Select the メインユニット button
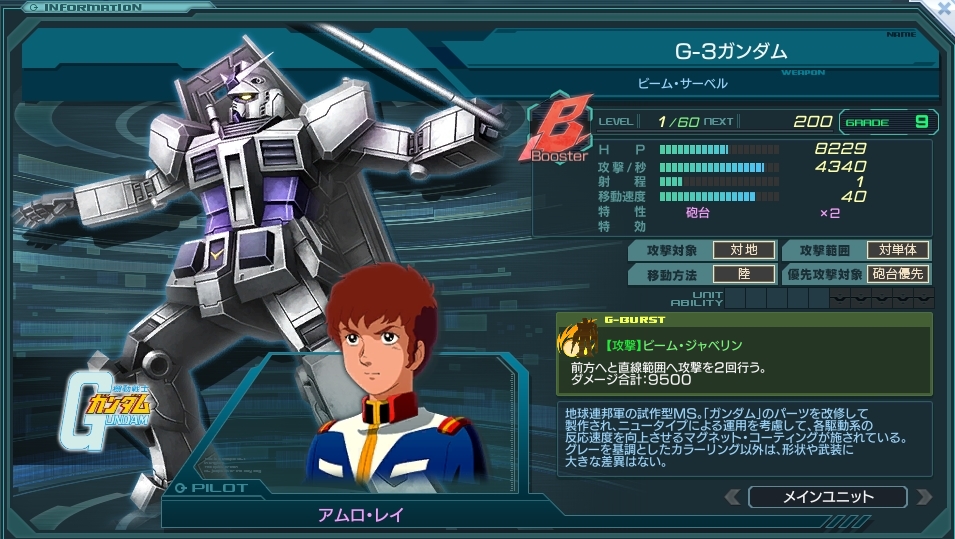Image resolution: width=955 pixels, height=539 pixels. [827, 497]
